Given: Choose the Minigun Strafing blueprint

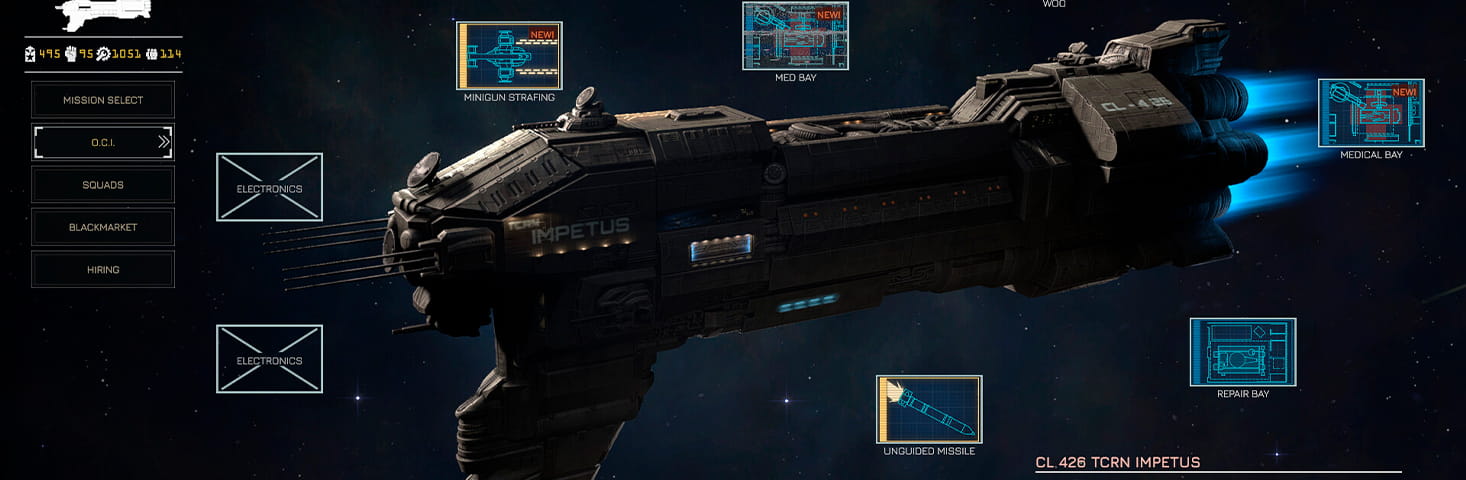Looking at the screenshot, I should tap(509, 56).
